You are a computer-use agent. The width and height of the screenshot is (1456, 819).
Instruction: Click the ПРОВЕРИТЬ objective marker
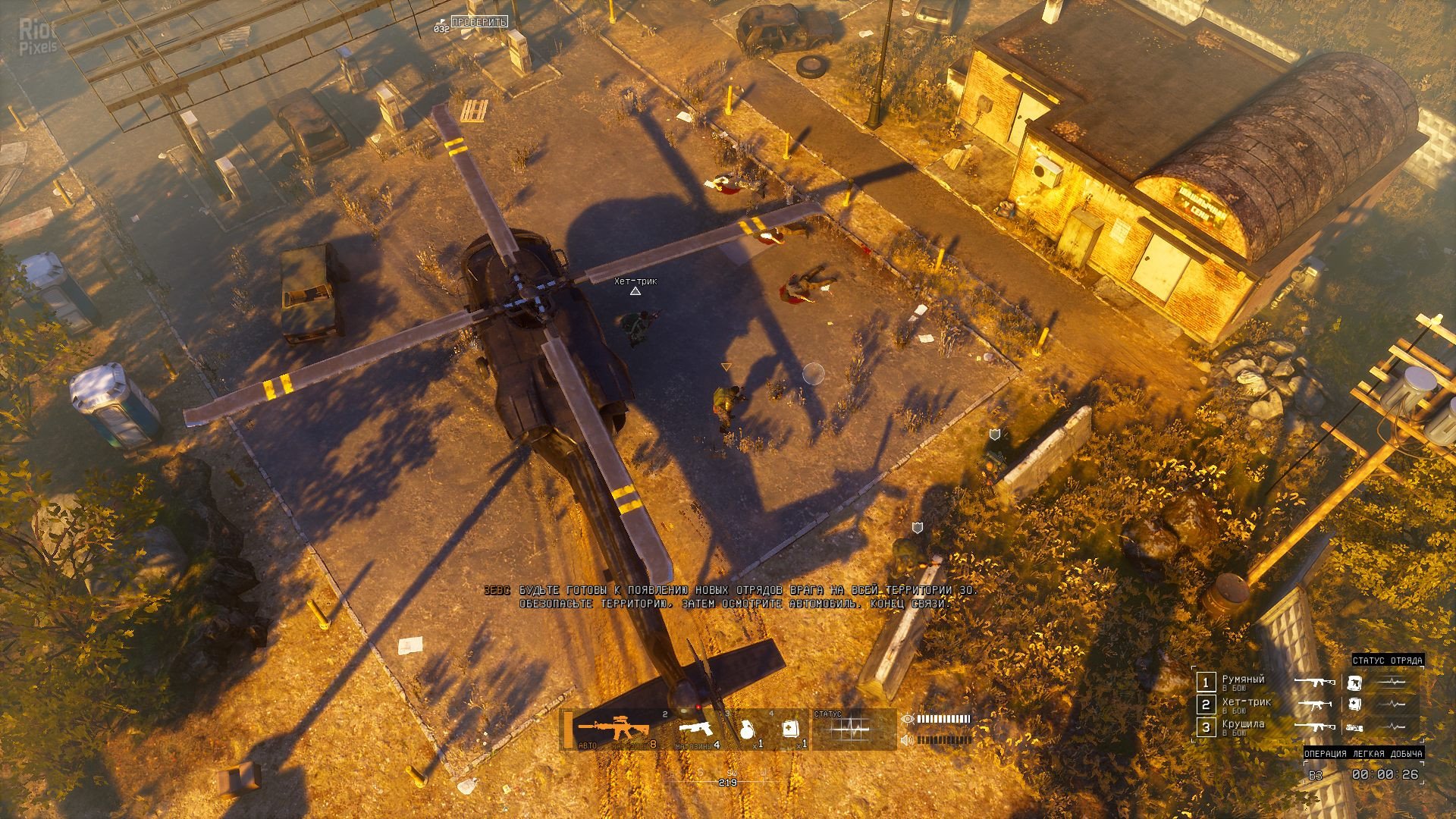click(x=479, y=22)
